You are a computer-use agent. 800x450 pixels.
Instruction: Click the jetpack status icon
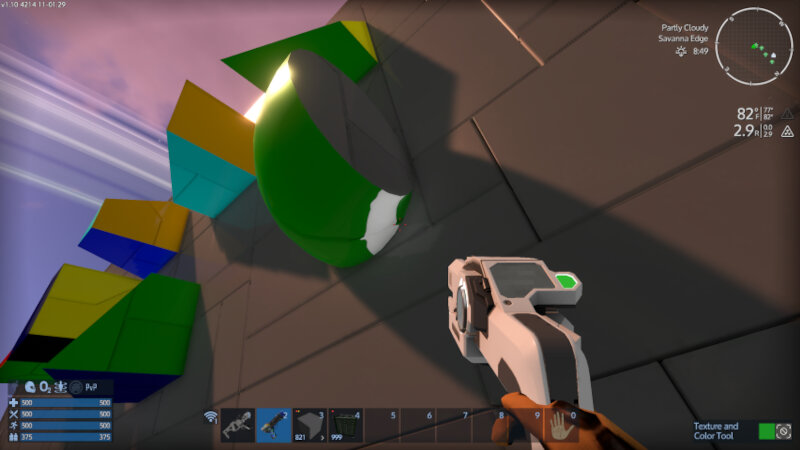coord(62,387)
